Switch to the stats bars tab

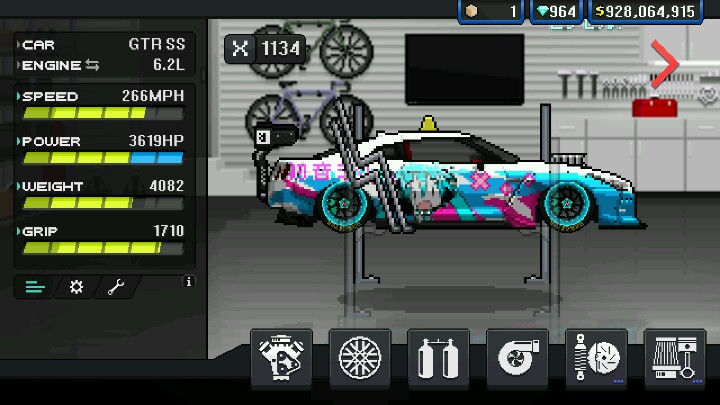[36, 288]
